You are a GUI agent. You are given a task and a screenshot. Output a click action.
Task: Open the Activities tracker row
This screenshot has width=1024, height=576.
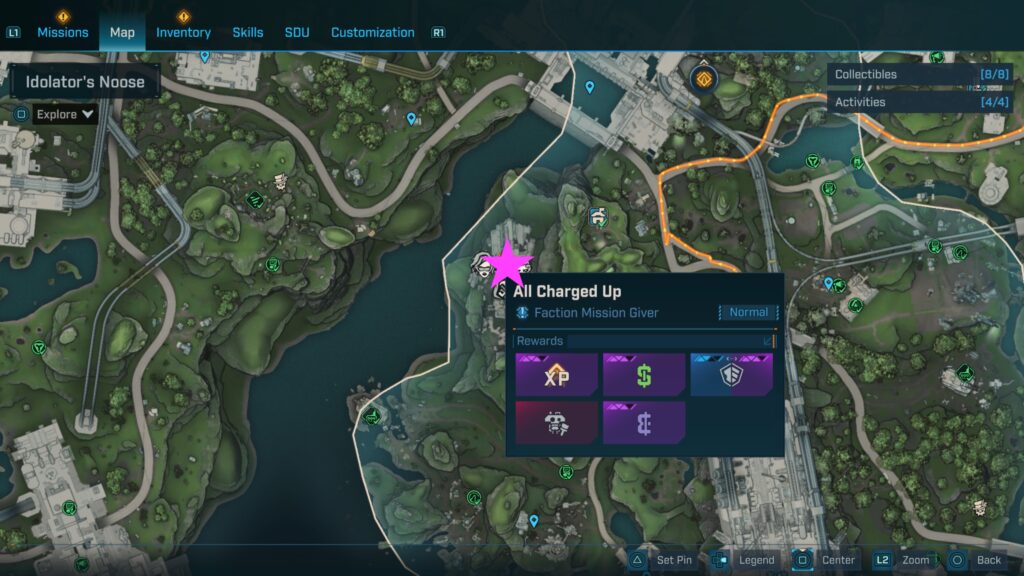pyautogui.click(x=919, y=102)
